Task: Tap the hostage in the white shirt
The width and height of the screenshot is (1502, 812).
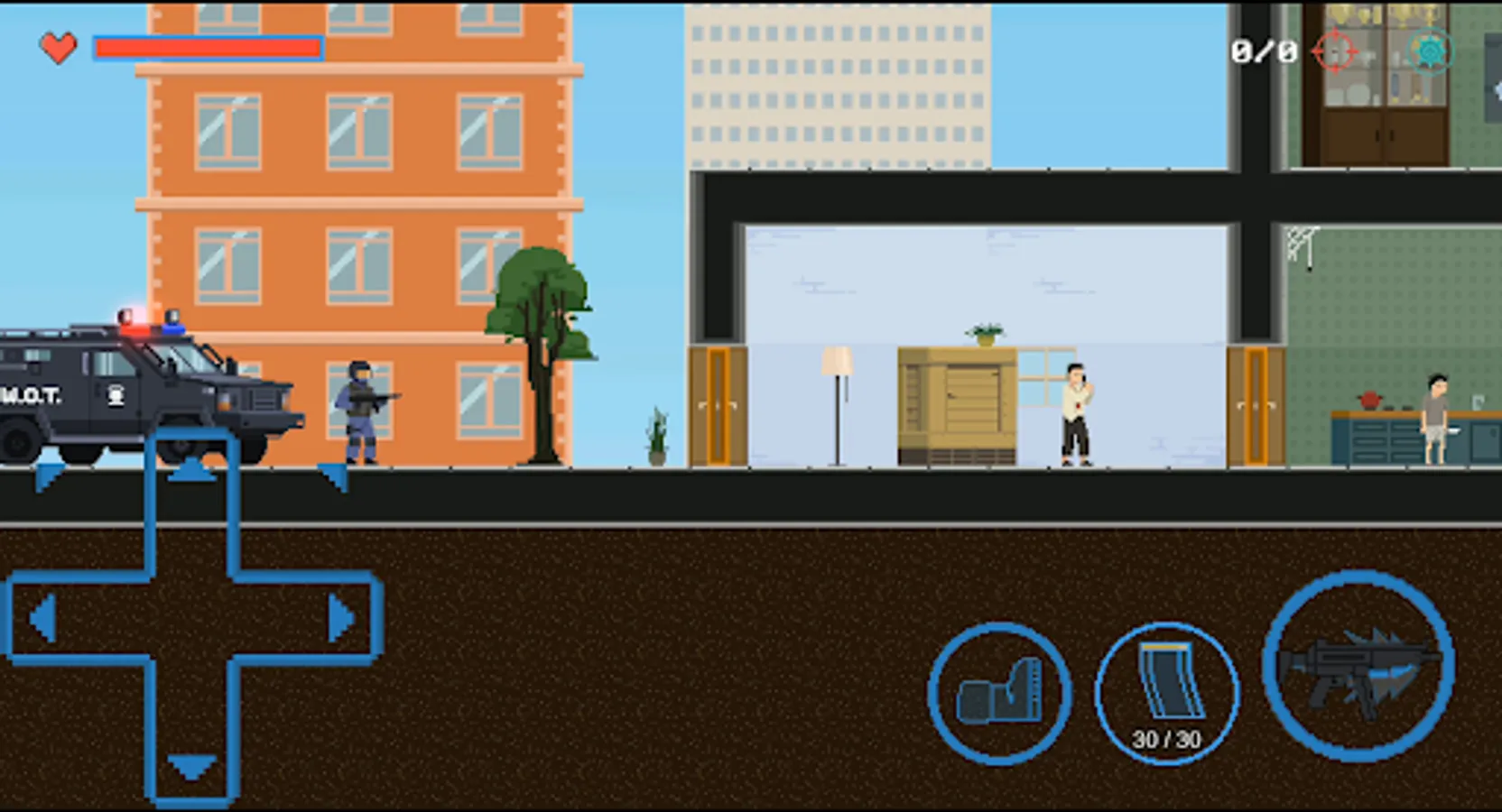Action: pos(1074,406)
